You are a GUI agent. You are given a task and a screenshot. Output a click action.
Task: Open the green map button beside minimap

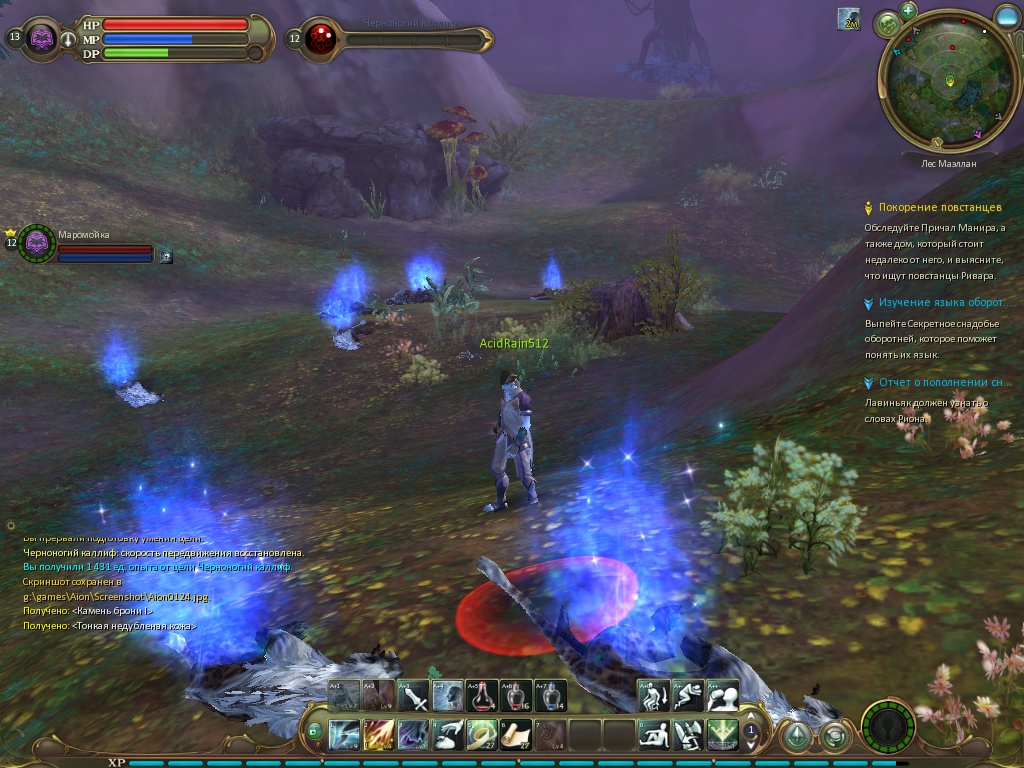887,25
